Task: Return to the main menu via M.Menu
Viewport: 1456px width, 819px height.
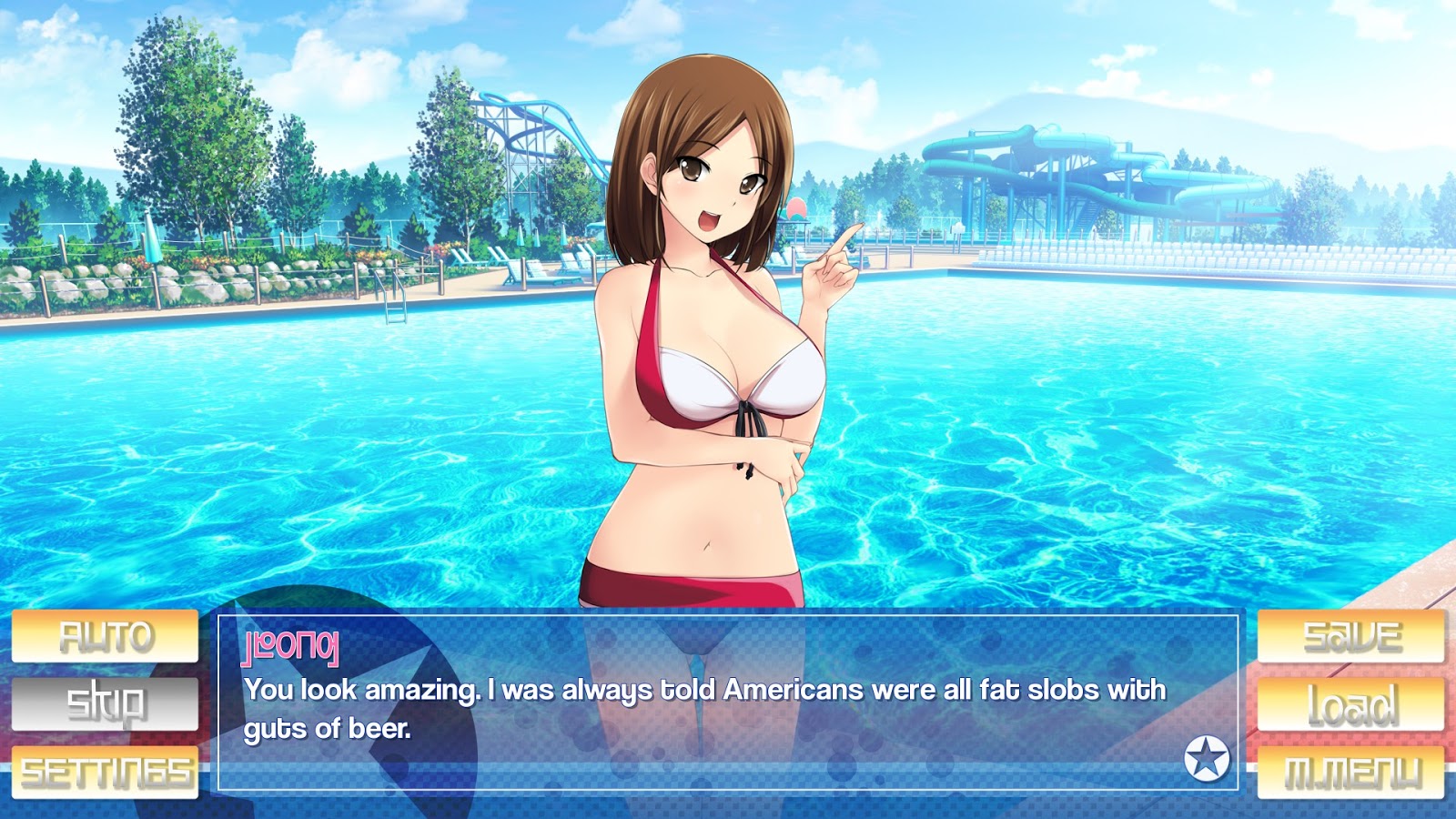Action: pos(1350,773)
